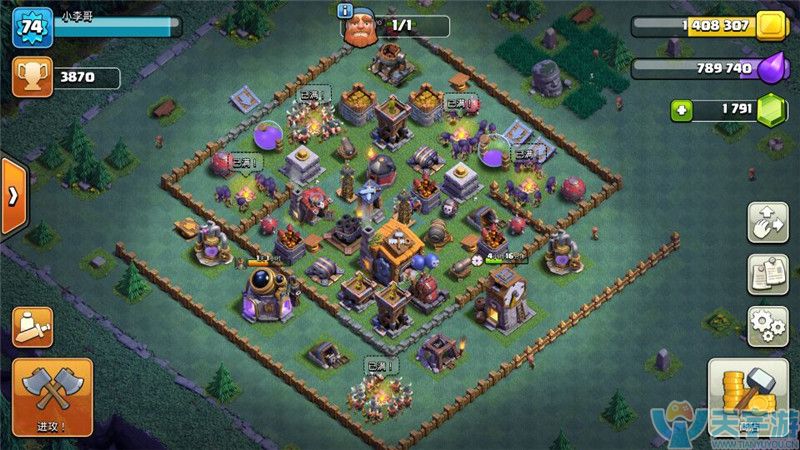
Task: Tap the green plus to buy gems
Action: [x=682, y=108]
